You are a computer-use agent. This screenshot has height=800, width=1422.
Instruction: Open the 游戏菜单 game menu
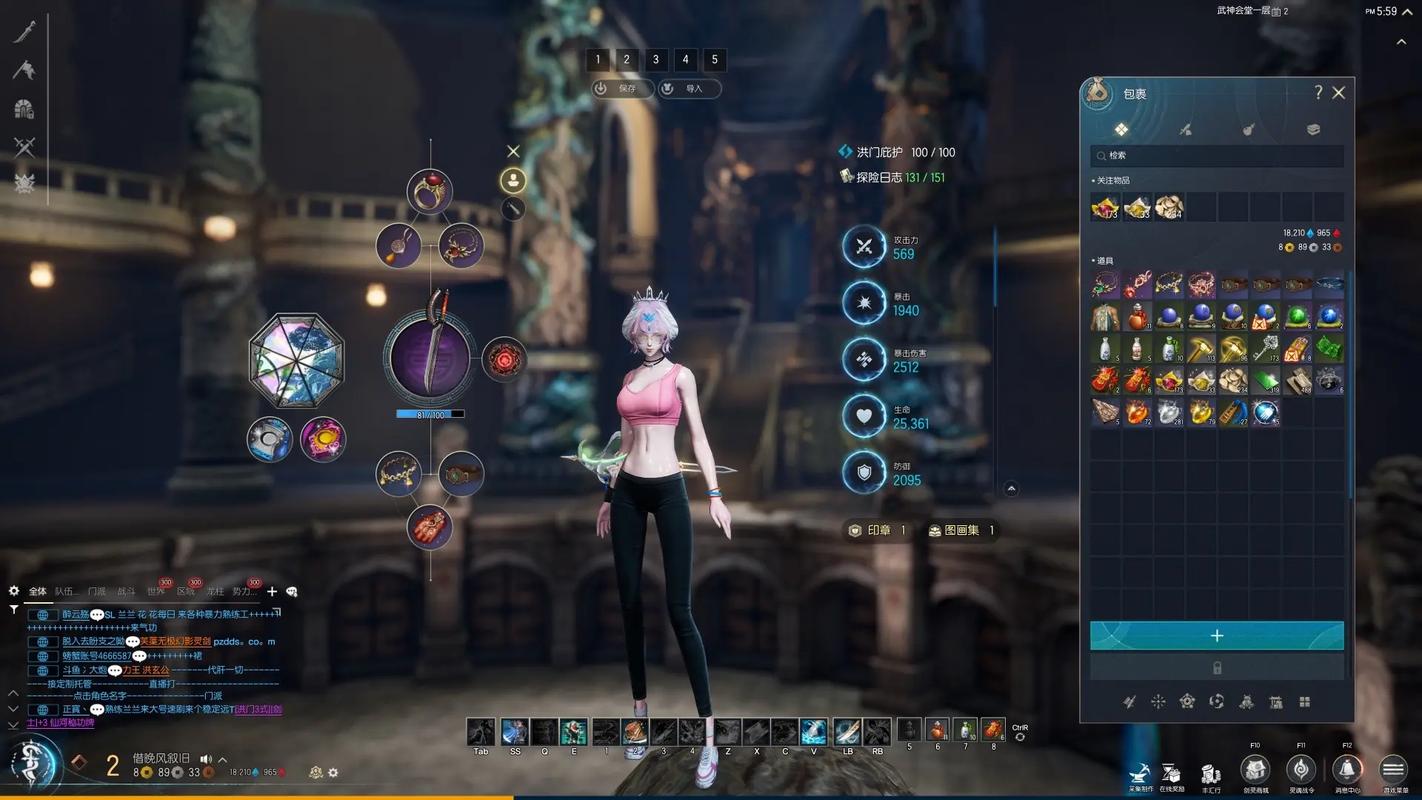pyautogui.click(x=1393, y=769)
